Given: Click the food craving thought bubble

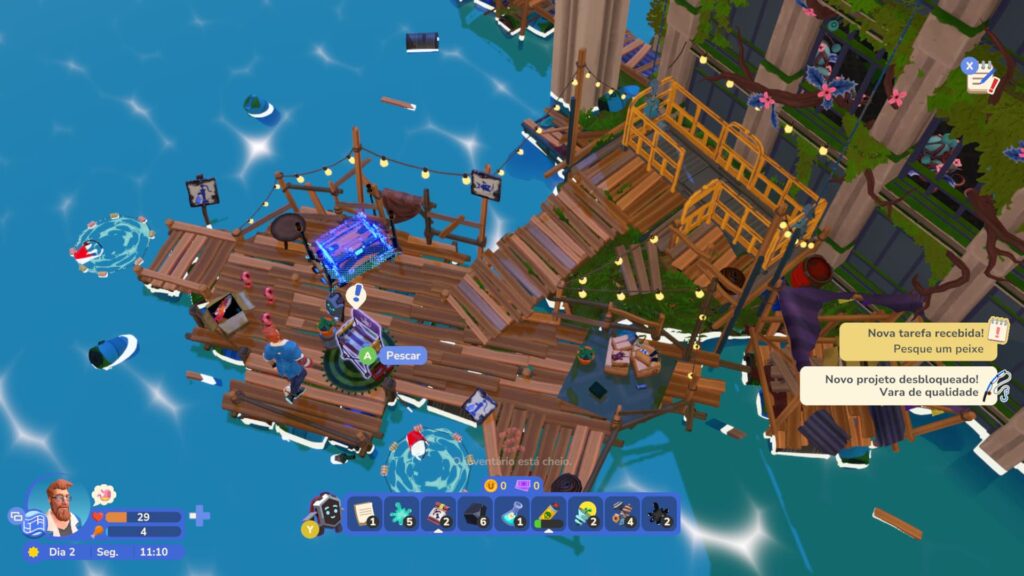Looking at the screenshot, I should point(103,494).
